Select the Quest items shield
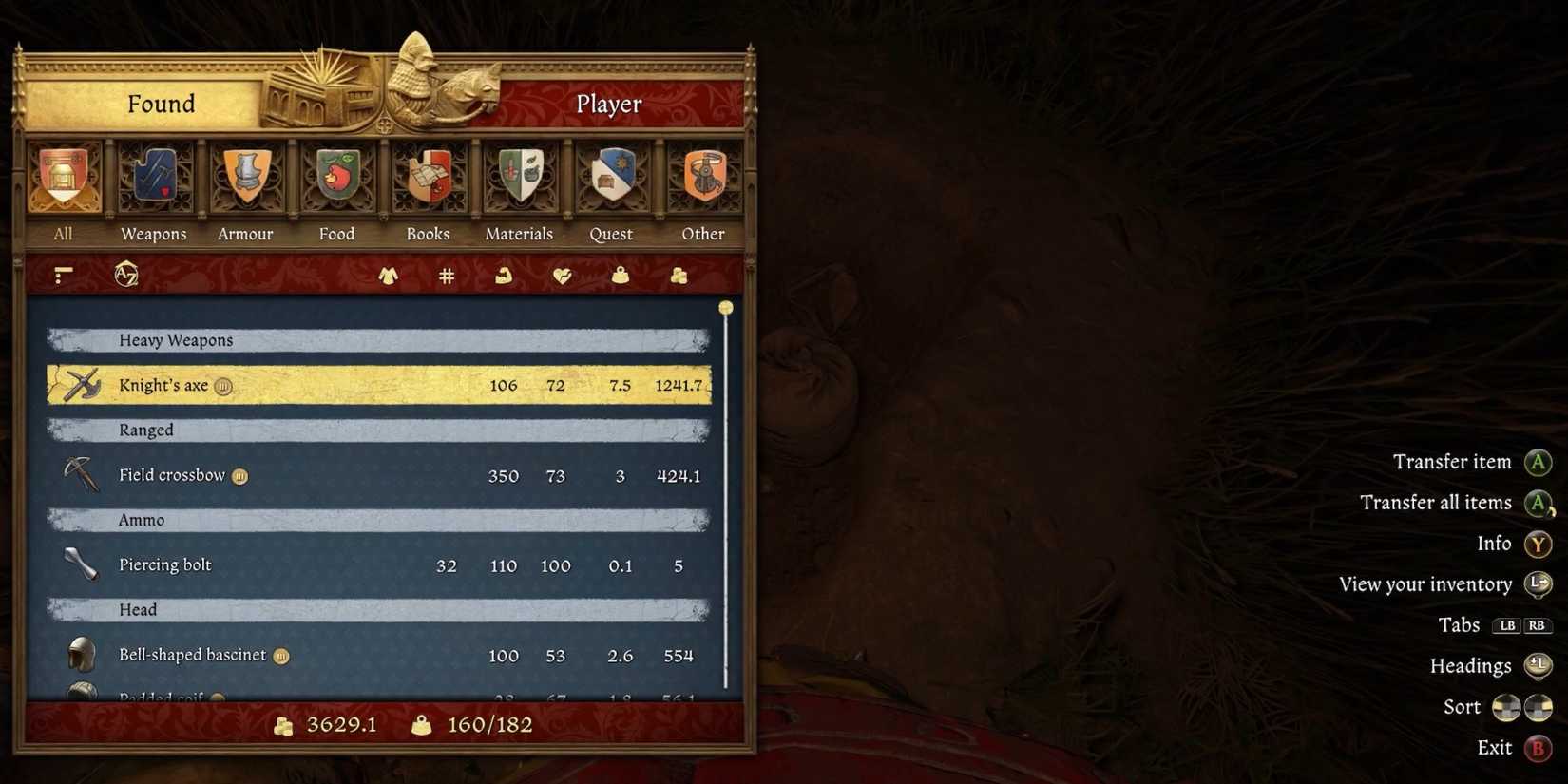The image size is (1568, 784). tap(611, 181)
